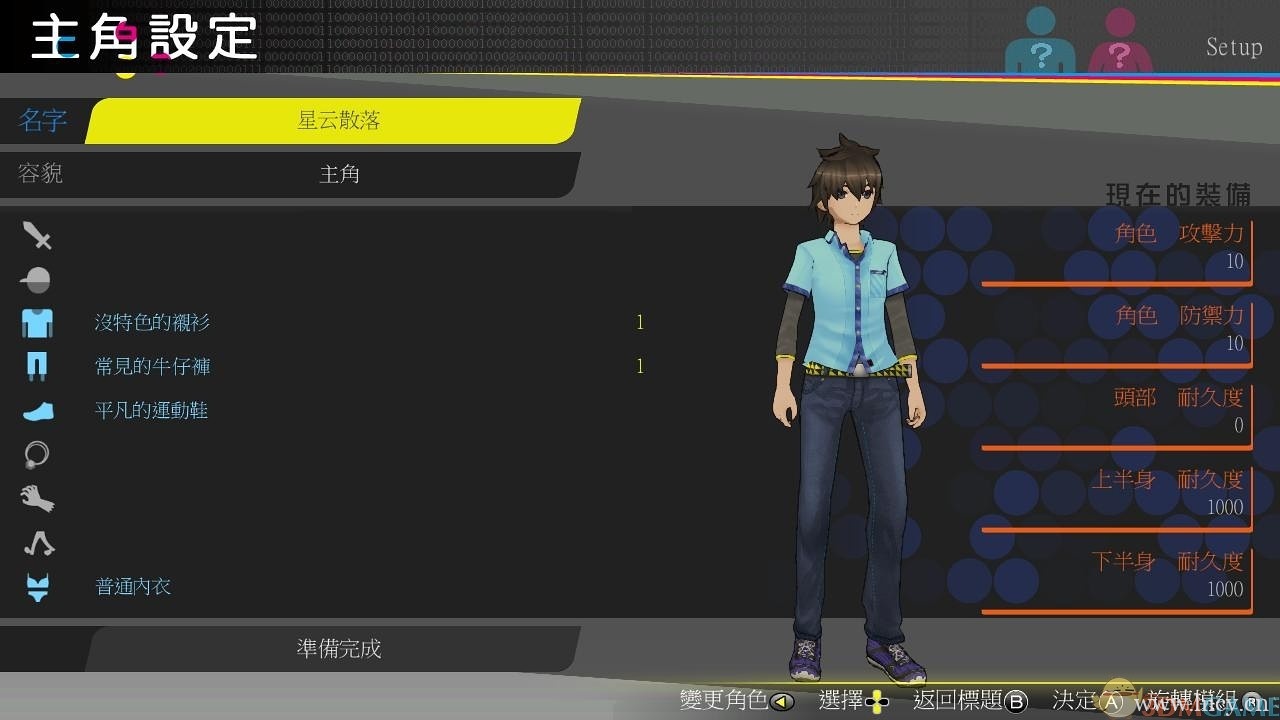Select the weapon sword slot icon
This screenshot has height=720, width=1280.
(37, 235)
